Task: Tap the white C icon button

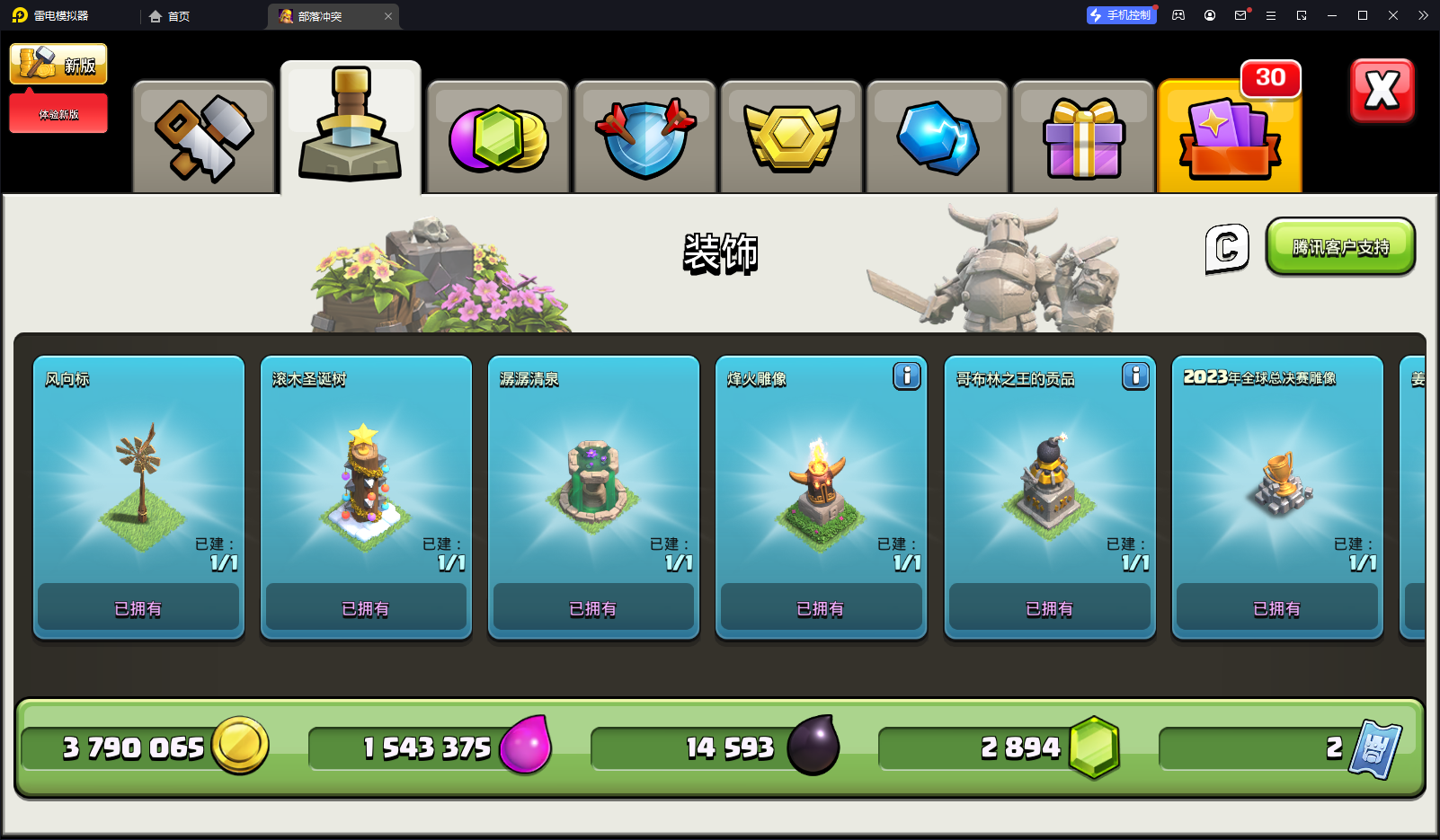Action: click(x=1227, y=248)
